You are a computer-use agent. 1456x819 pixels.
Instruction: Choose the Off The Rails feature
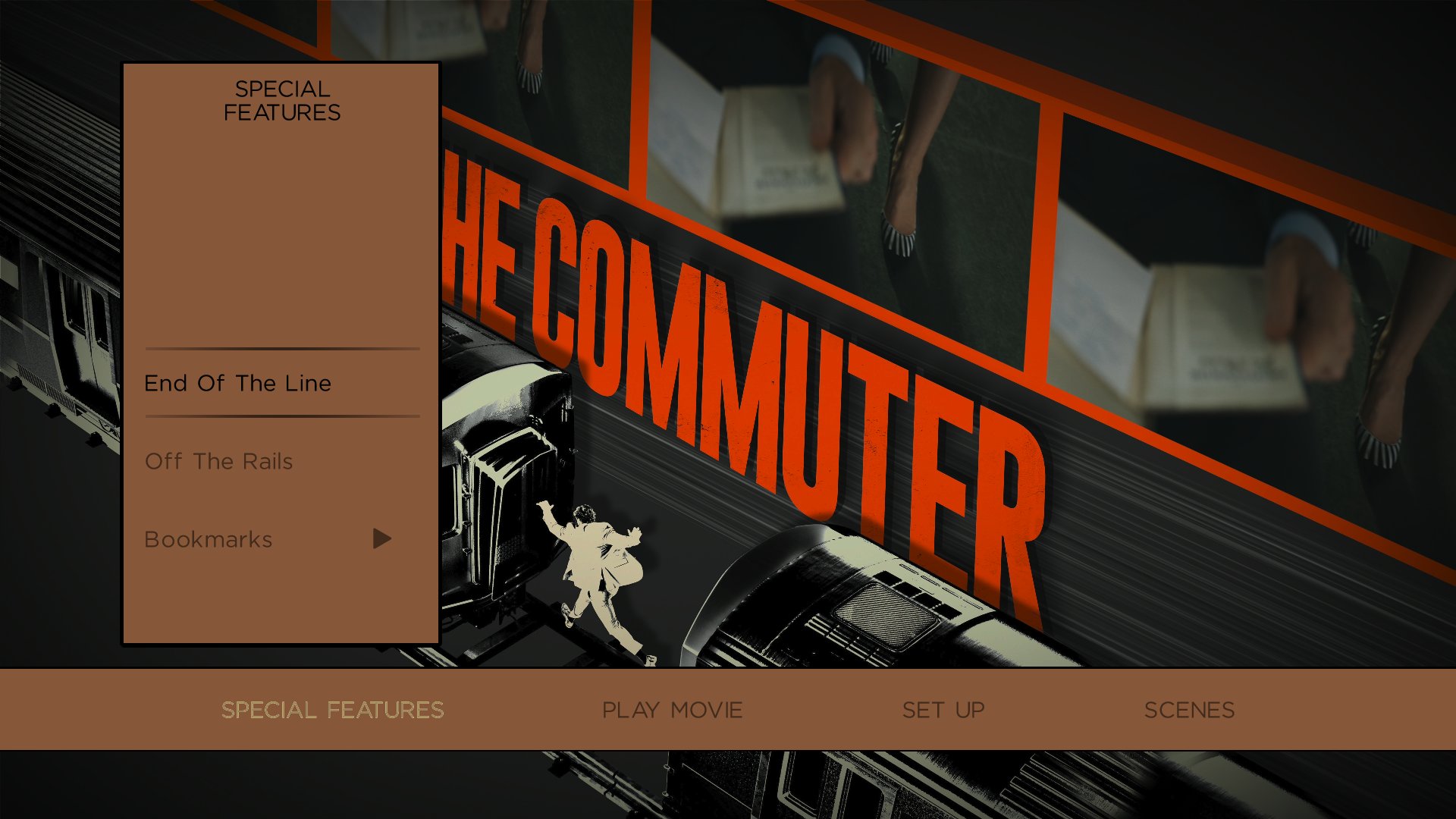coord(218,461)
